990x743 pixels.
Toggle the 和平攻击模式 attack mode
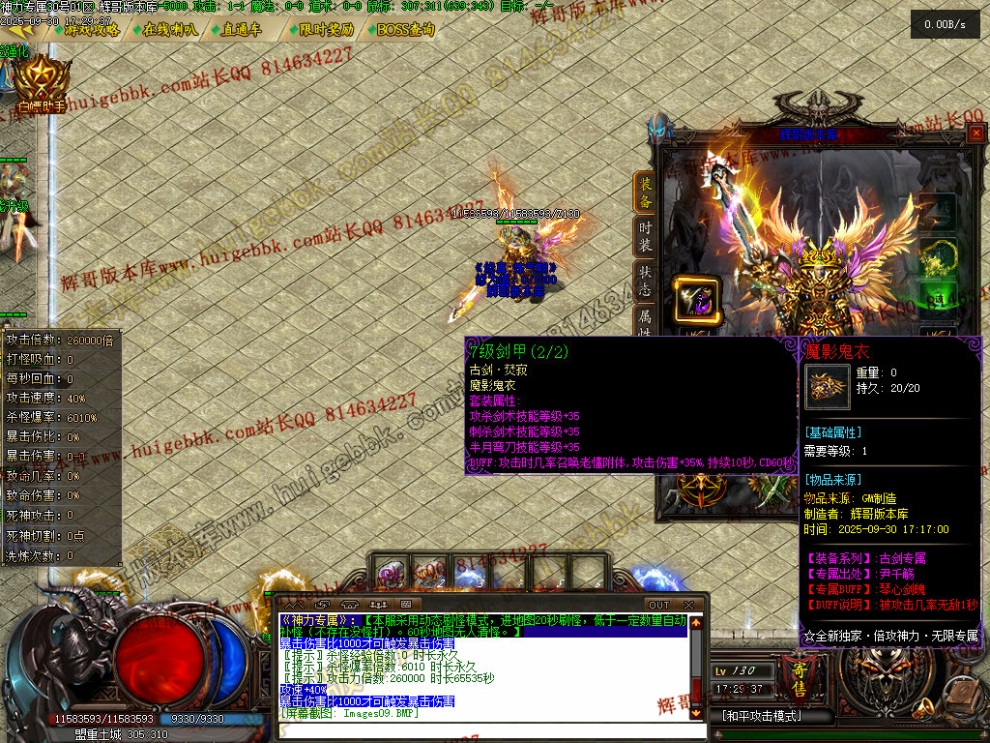(762, 716)
